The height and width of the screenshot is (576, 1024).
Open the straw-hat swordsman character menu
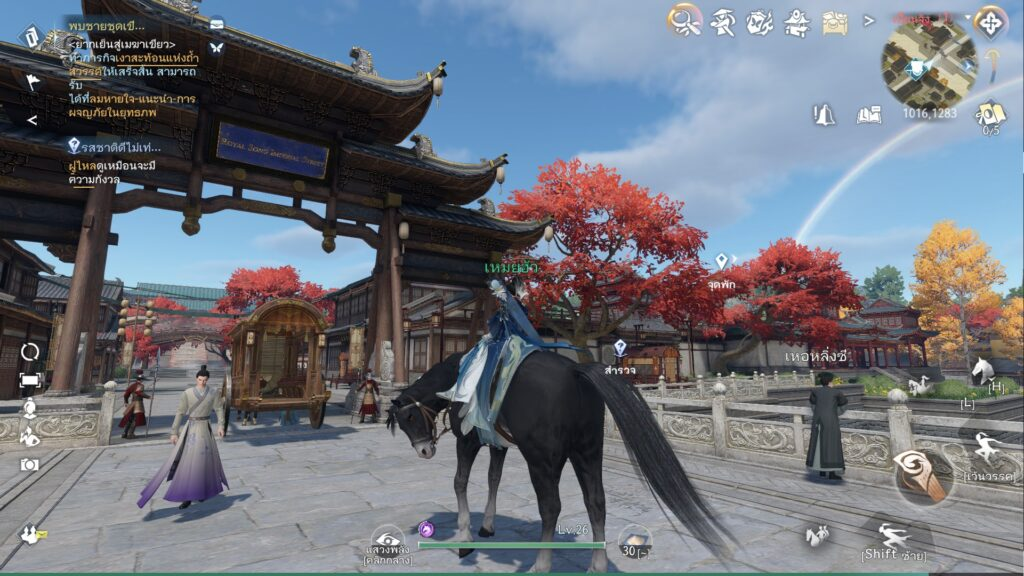pos(722,21)
